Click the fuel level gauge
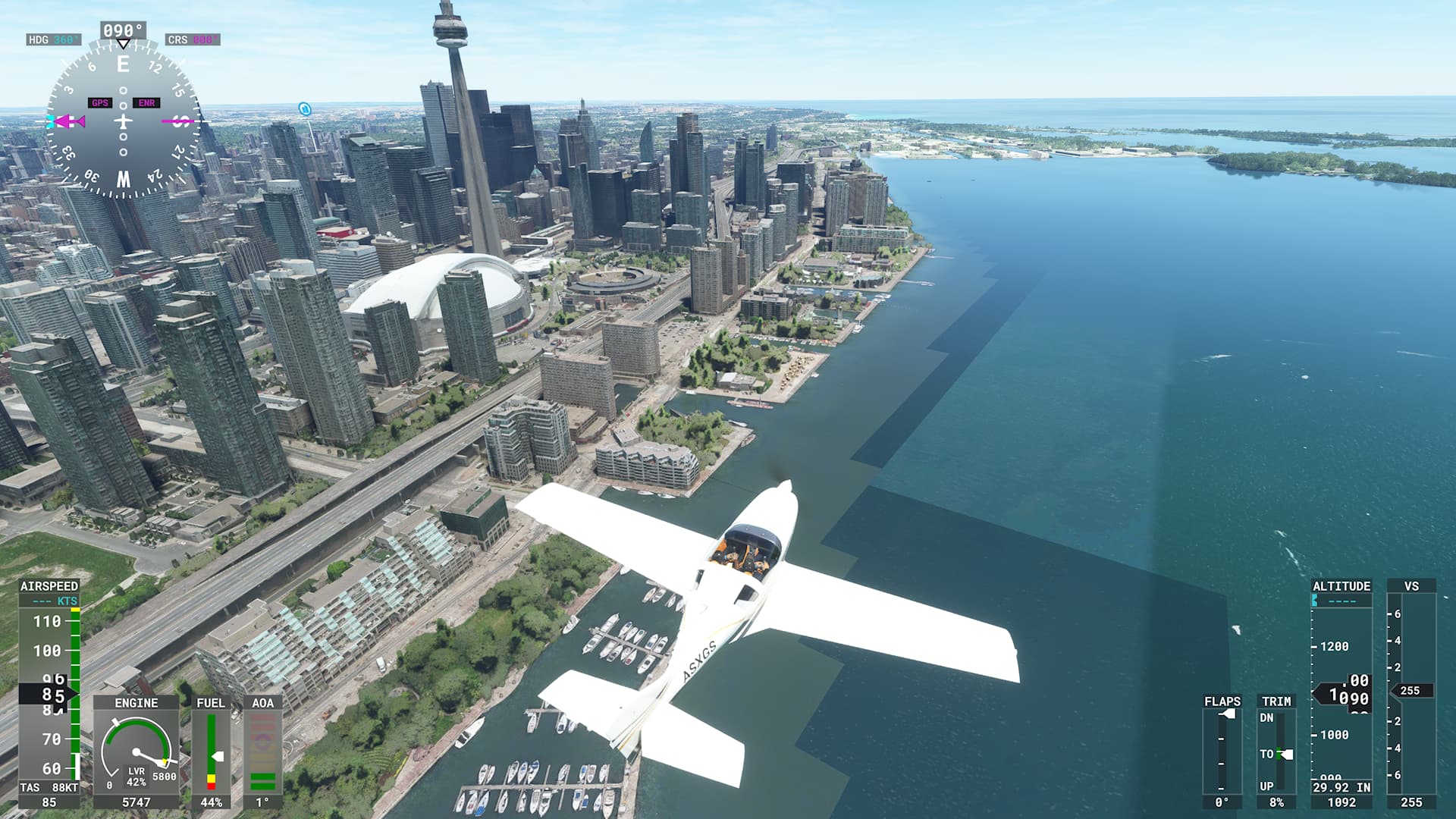Viewport: 1456px width, 819px height. pyautogui.click(x=211, y=752)
